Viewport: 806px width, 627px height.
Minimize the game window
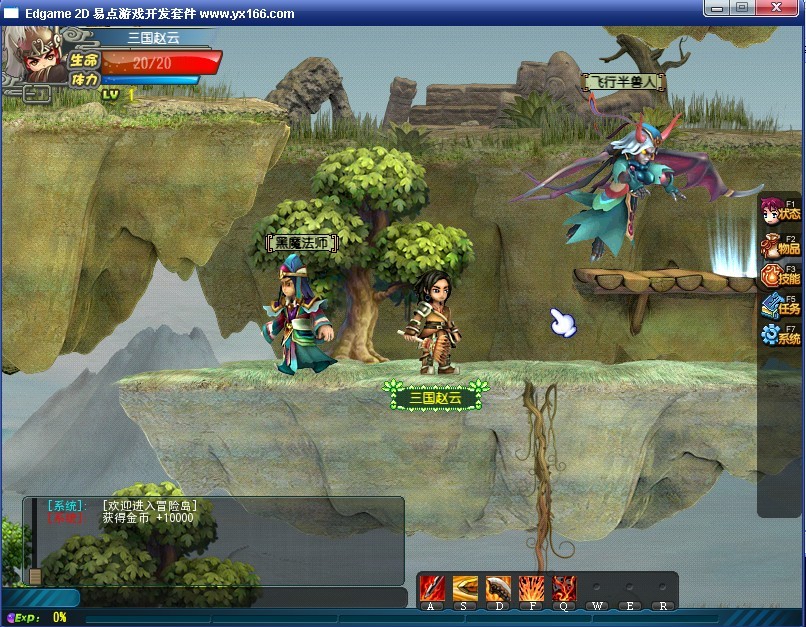pos(716,7)
